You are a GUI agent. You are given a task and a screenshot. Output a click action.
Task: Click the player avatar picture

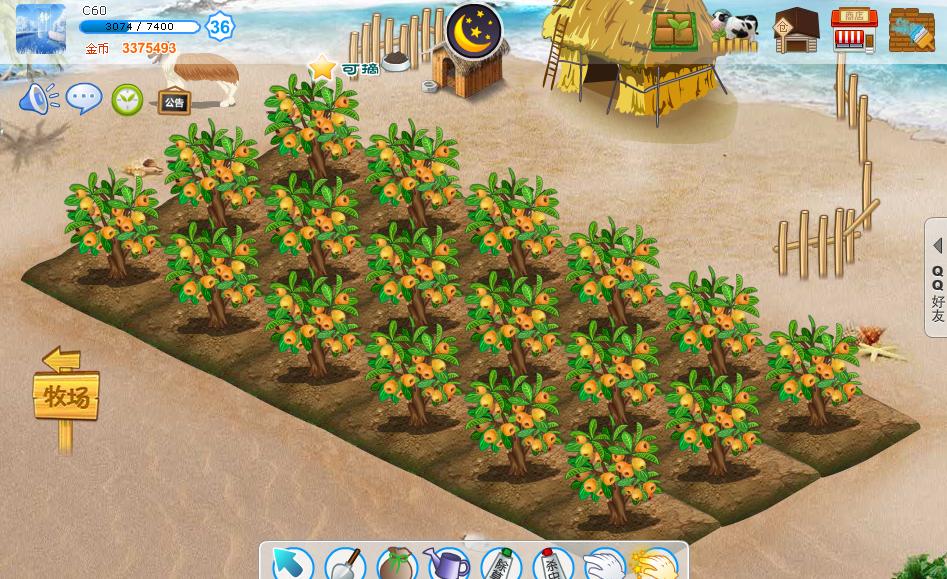pyautogui.click(x=40, y=29)
